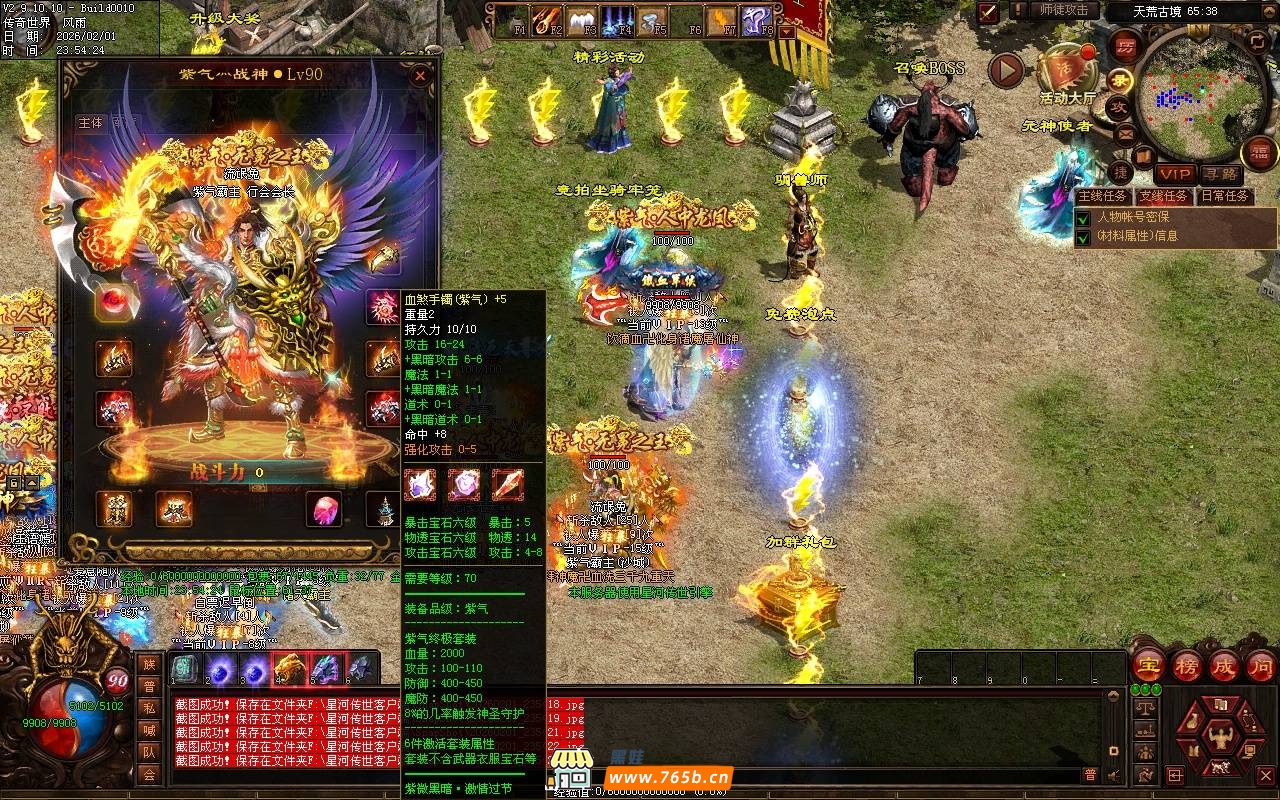Toggle the 人物帐号密保 checkbox
Screen dimensions: 1280x800
click(x=1082, y=217)
